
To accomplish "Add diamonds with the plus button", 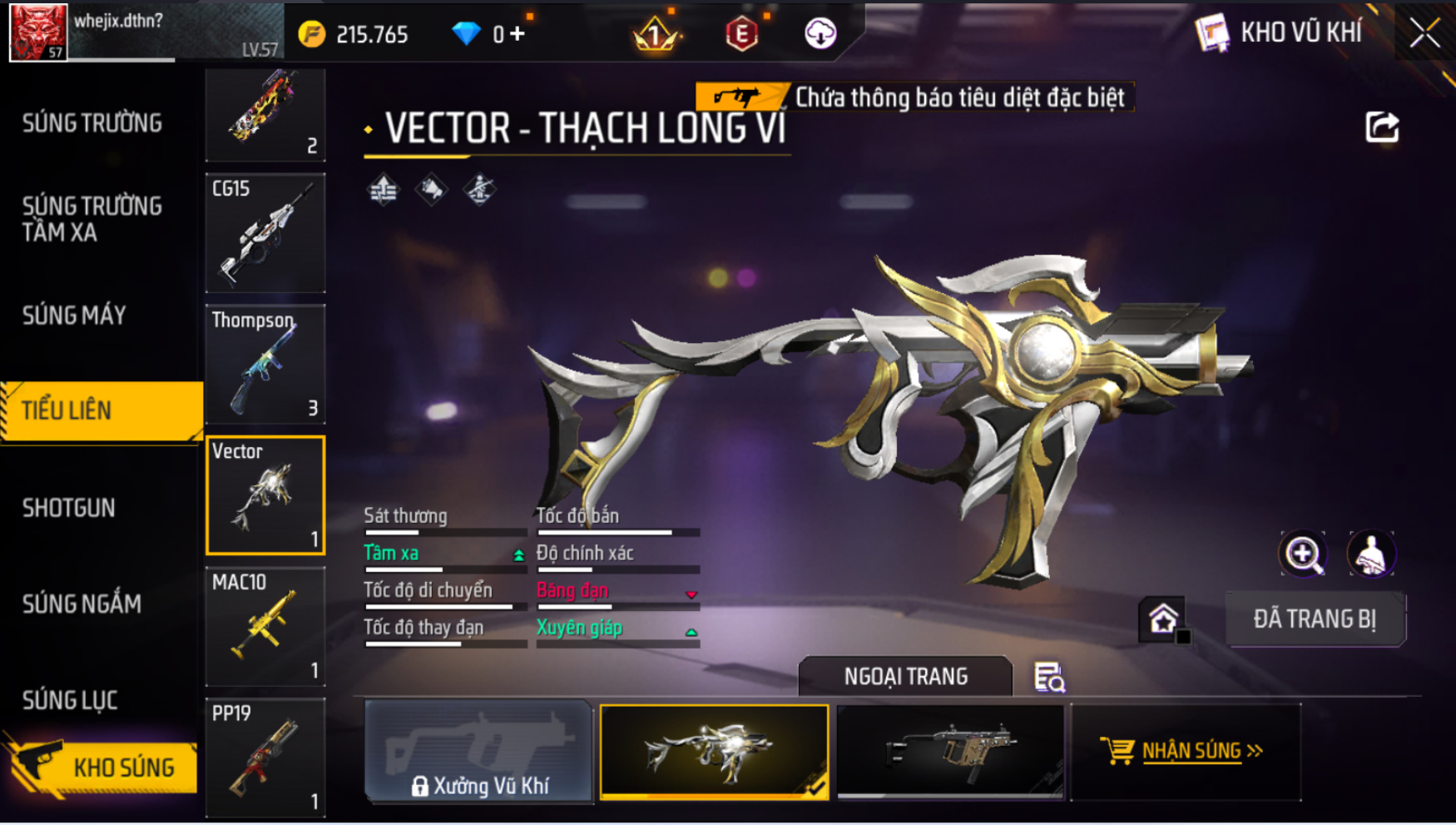I will point(518,34).
